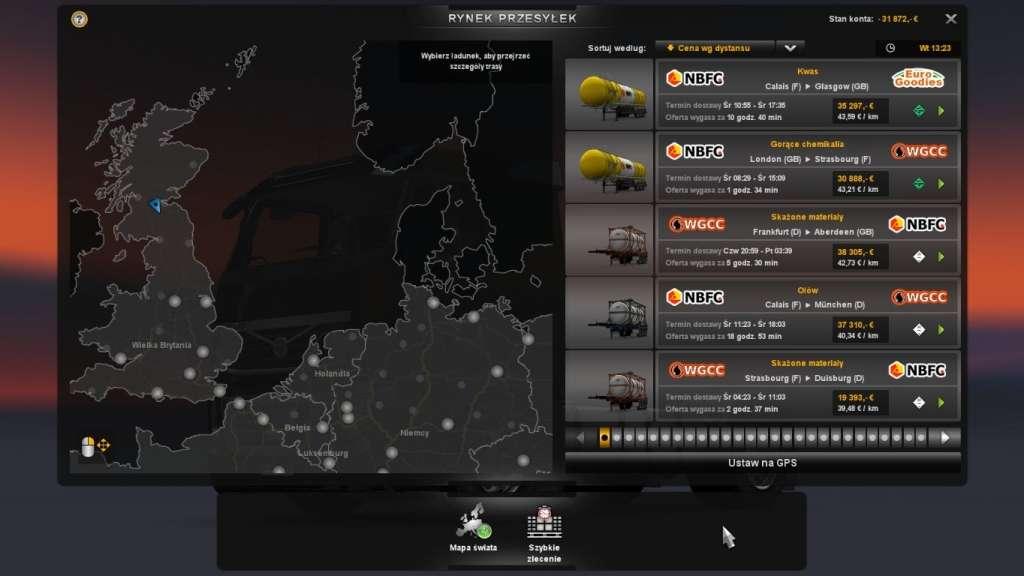This screenshot has height=576, width=1024.
Task: Open the help question mark icon
Action: (x=79, y=18)
